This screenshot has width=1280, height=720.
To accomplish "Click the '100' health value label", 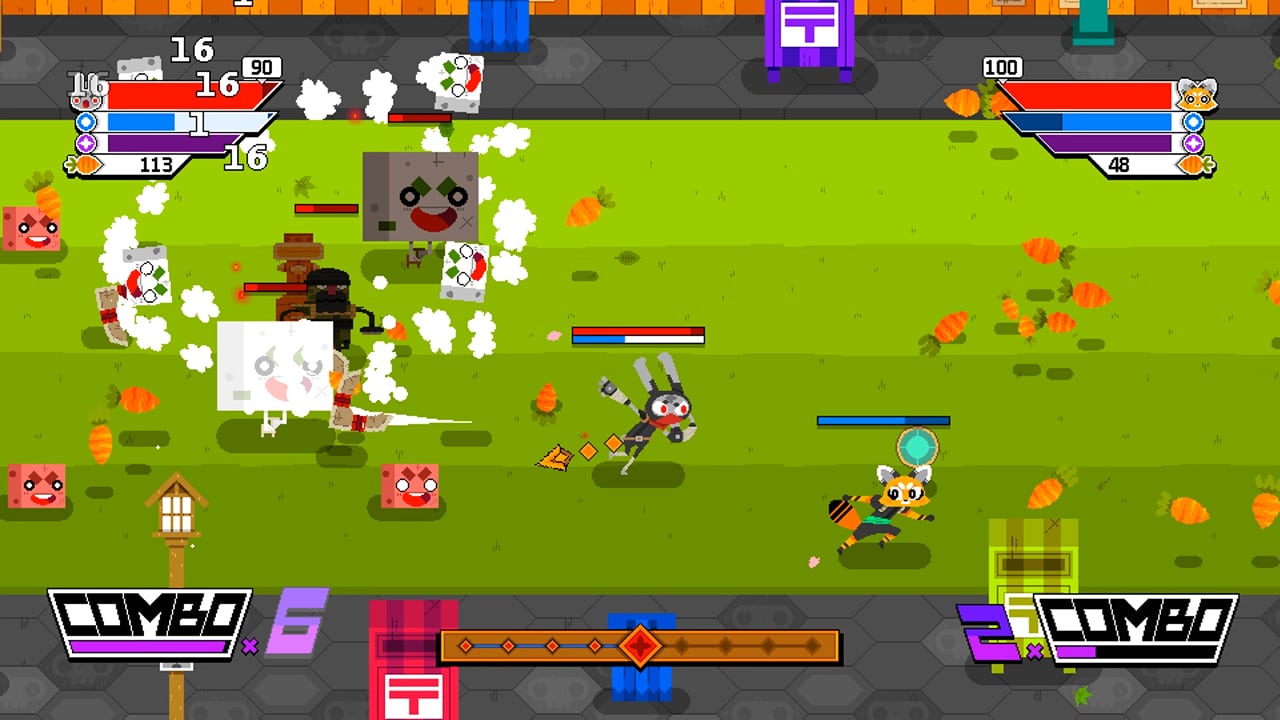I will coord(1003,66).
